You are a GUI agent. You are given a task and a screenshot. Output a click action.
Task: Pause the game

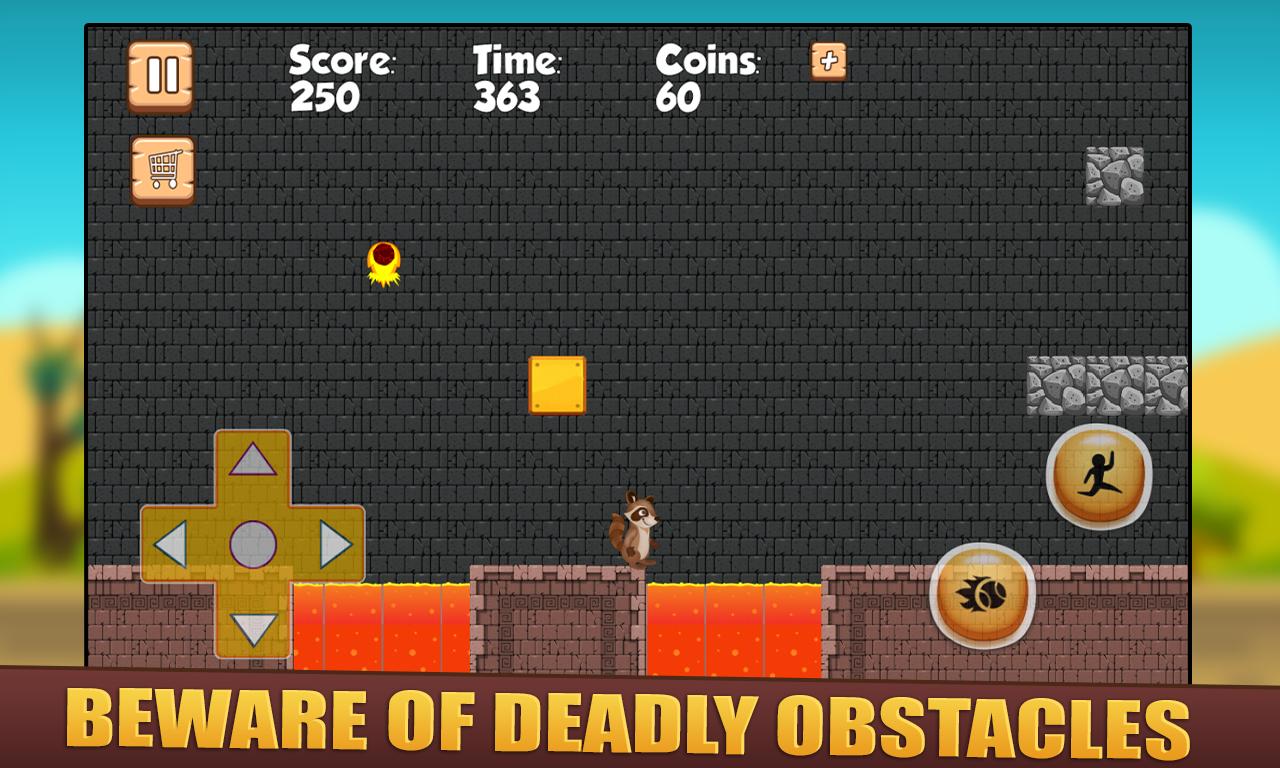(160, 75)
